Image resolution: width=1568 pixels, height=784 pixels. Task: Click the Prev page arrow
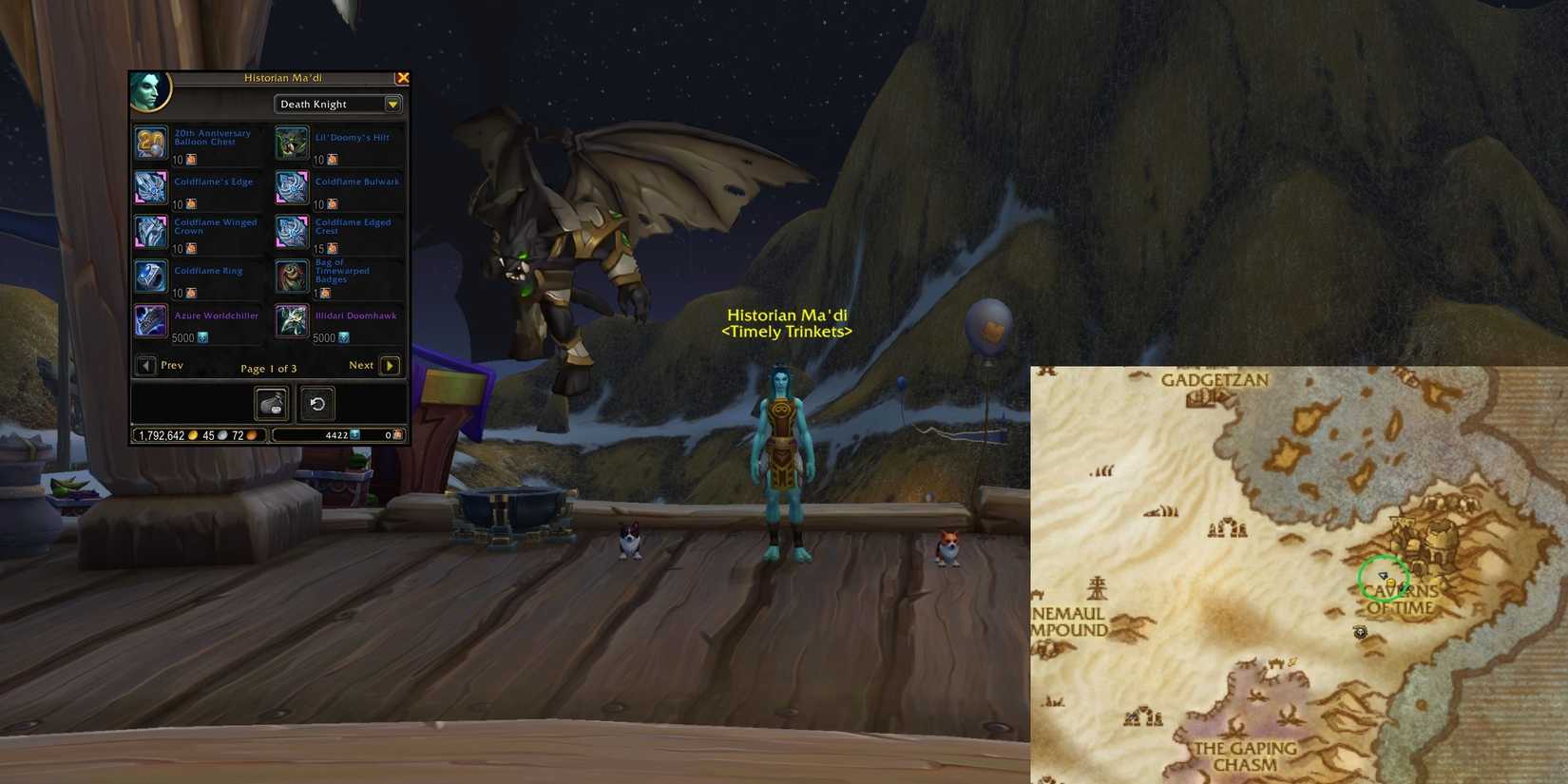[145, 365]
